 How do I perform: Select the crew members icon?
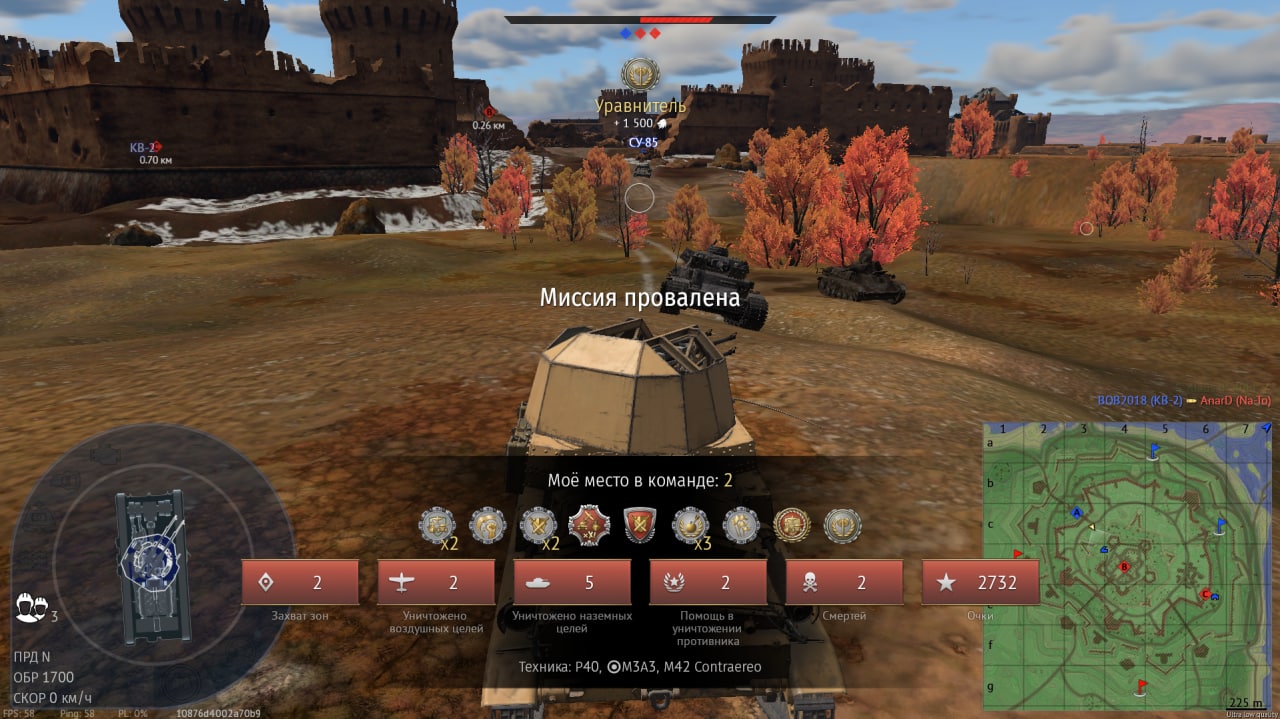(31, 607)
